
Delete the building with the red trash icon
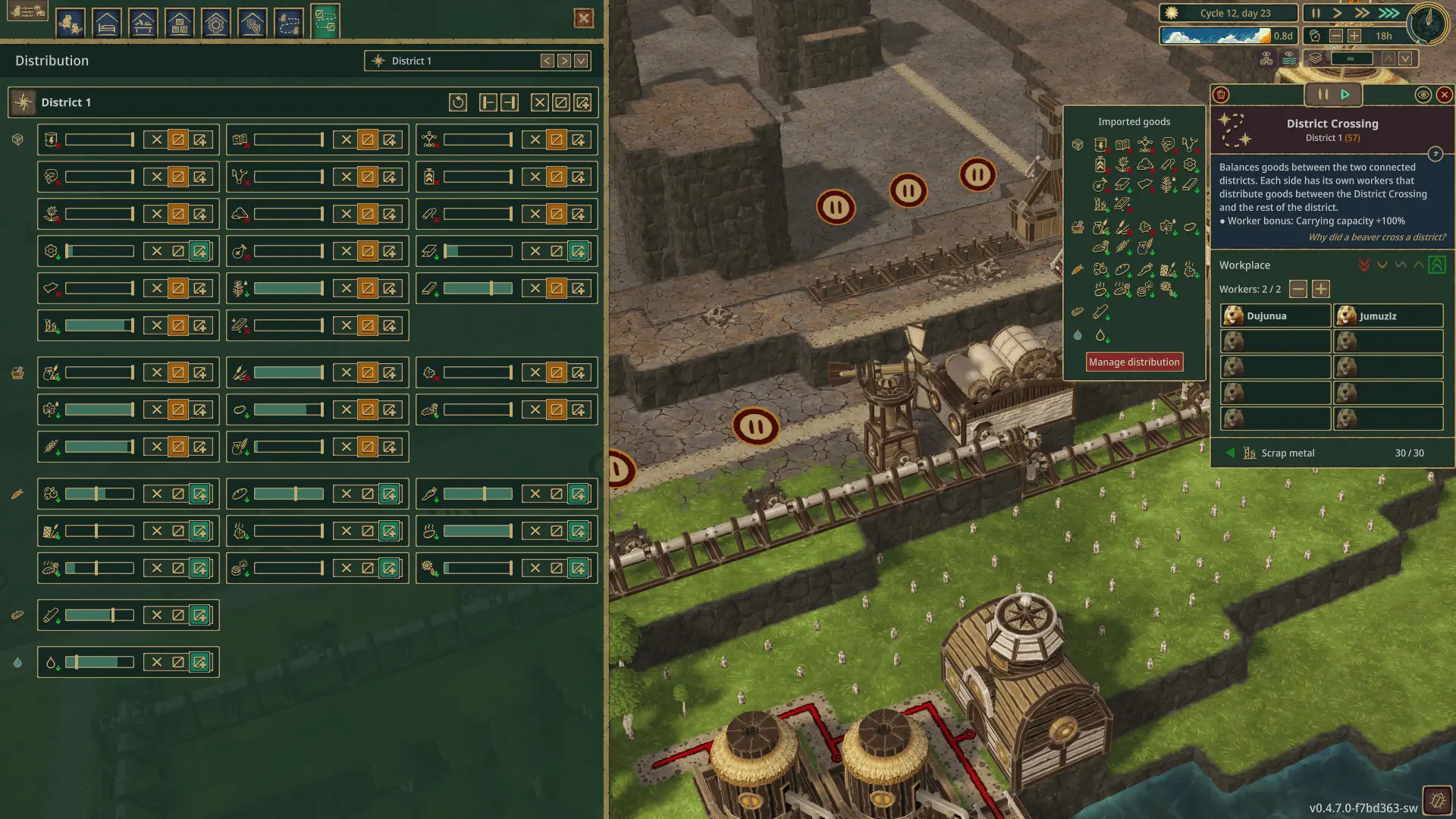click(x=1221, y=95)
